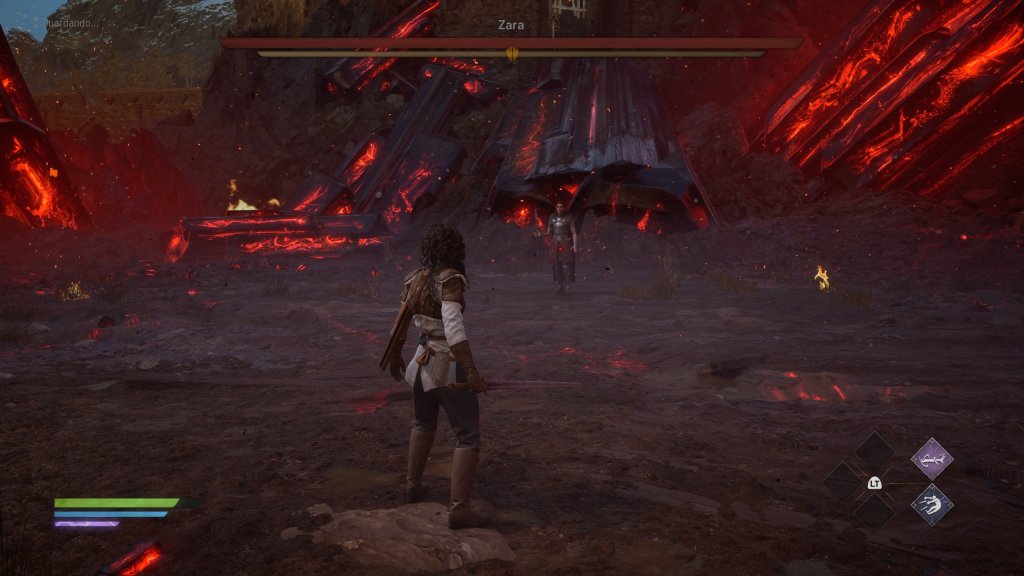Activate the purple diamond ability icon

(931, 458)
